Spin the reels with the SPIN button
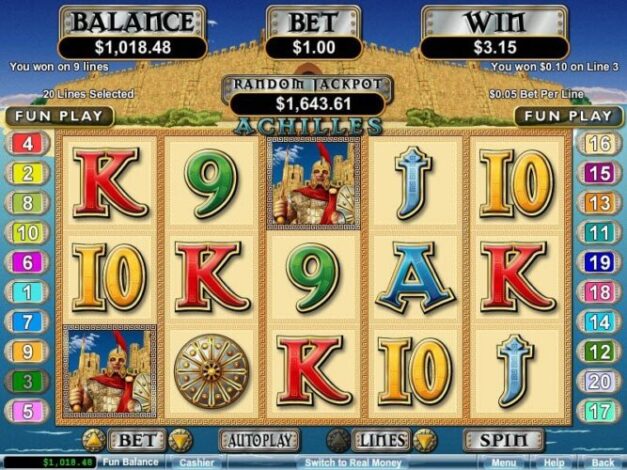The image size is (627, 470). point(496,440)
